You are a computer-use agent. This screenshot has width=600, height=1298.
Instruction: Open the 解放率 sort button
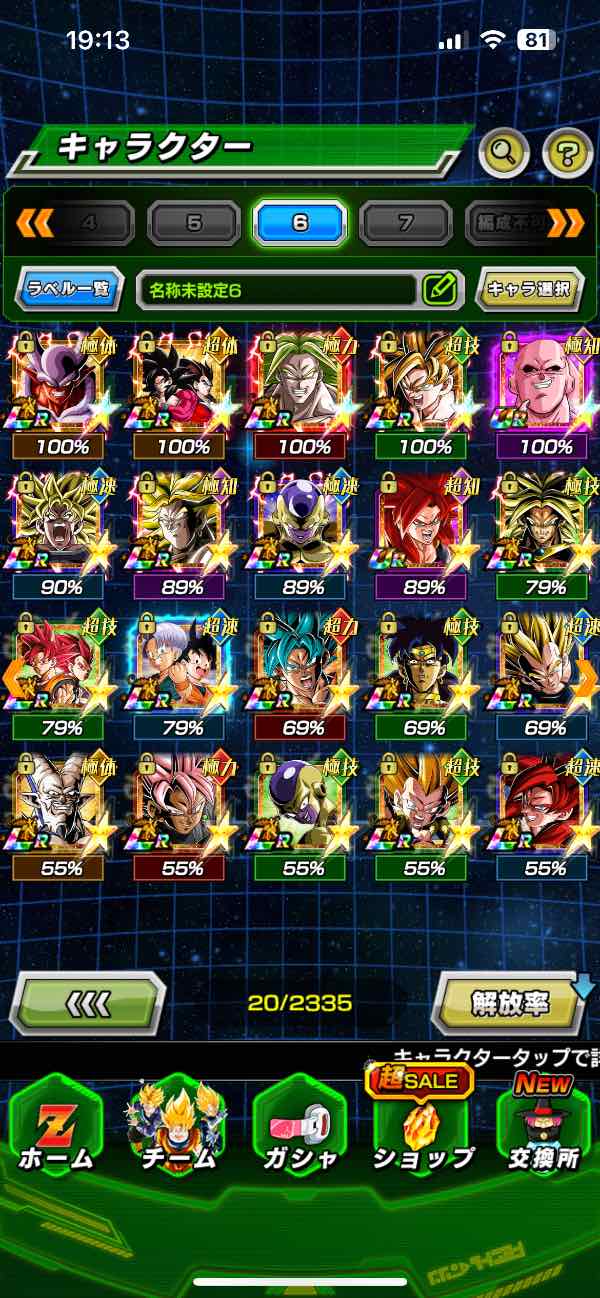[510, 1001]
